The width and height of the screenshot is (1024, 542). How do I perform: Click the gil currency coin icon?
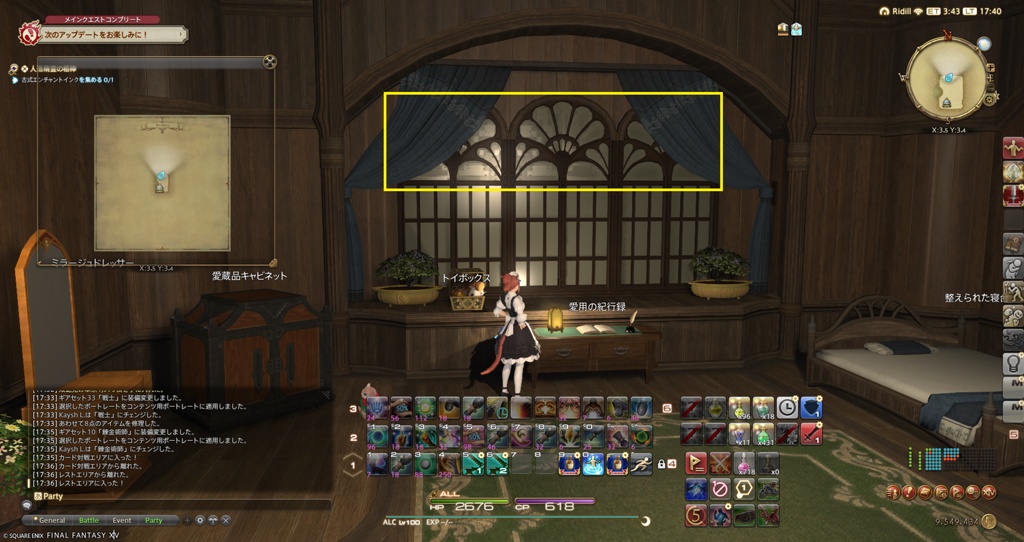tap(987, 521)
